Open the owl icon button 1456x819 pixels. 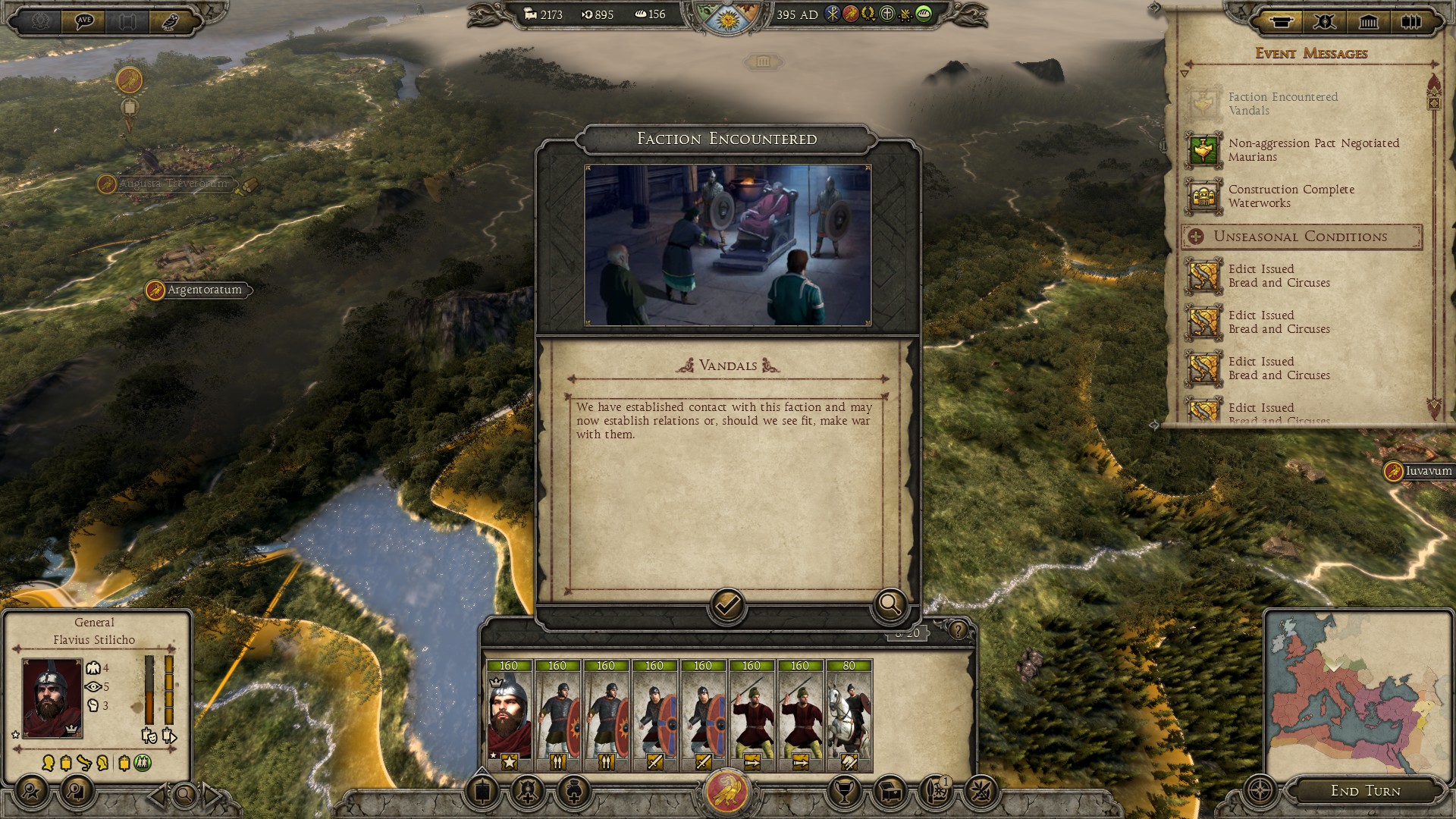[x=170, y=20]
